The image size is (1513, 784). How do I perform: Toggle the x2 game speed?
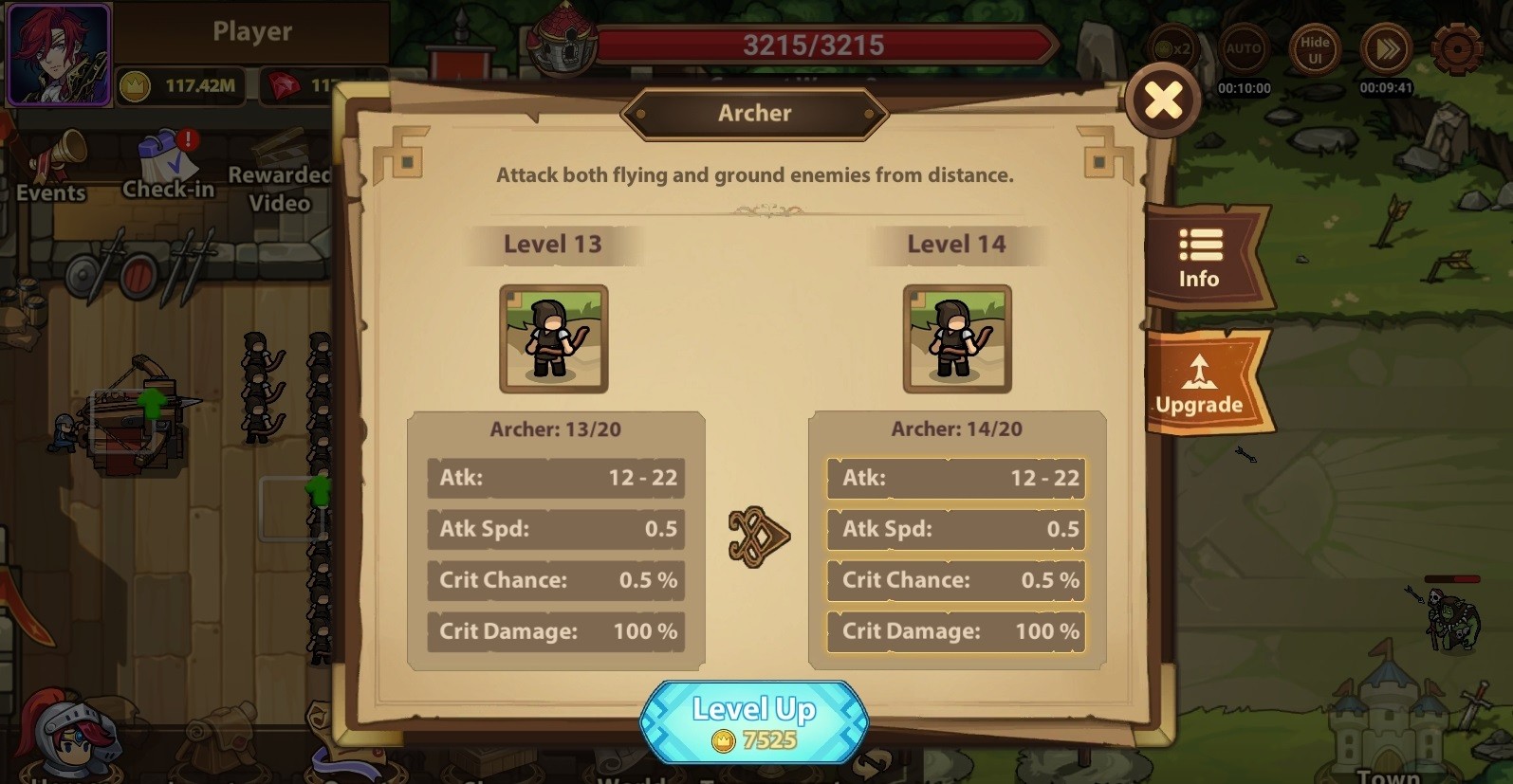tap(1173, 49)
